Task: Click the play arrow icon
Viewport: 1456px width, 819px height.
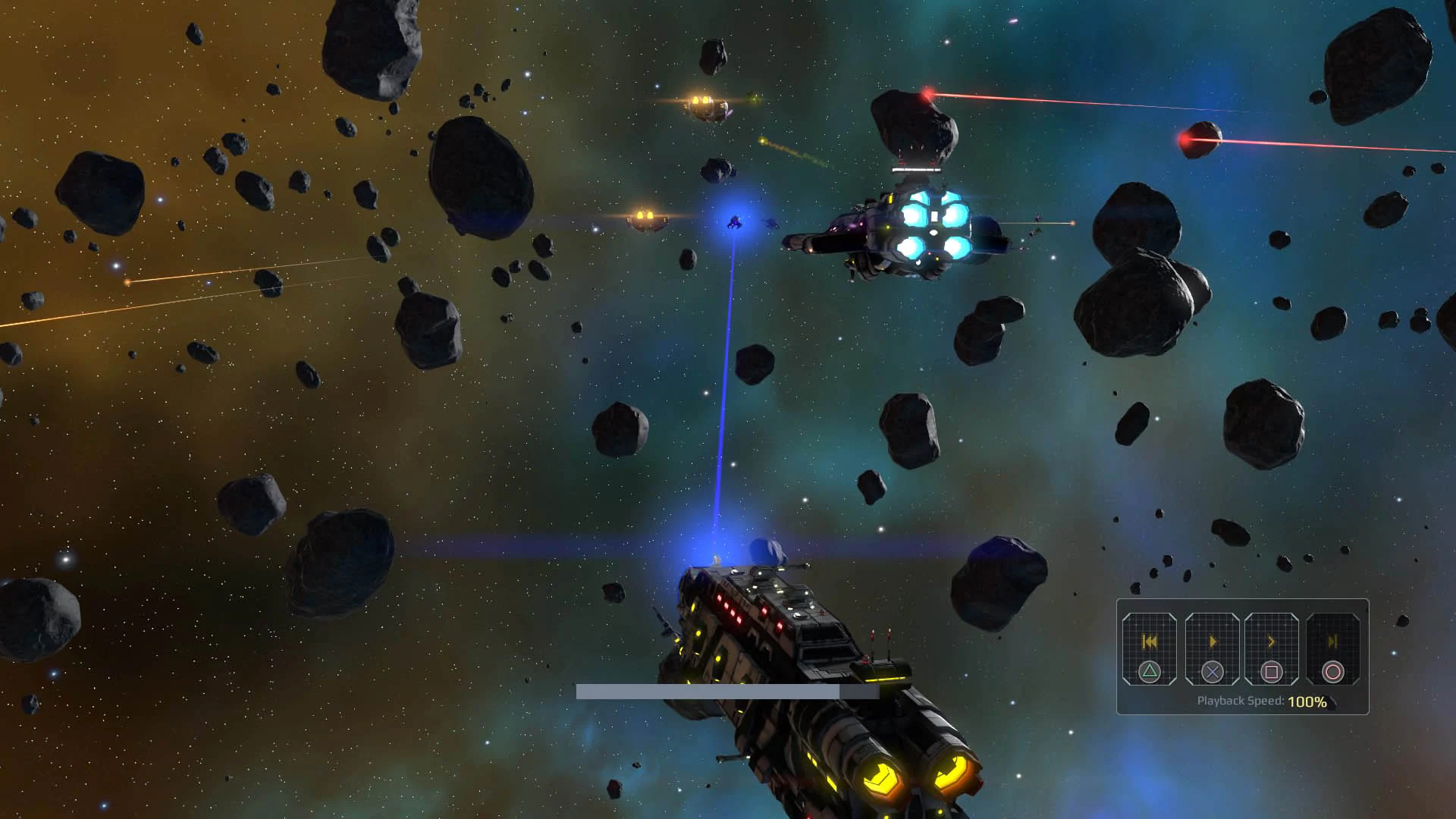Action: tap(1213, 642)
